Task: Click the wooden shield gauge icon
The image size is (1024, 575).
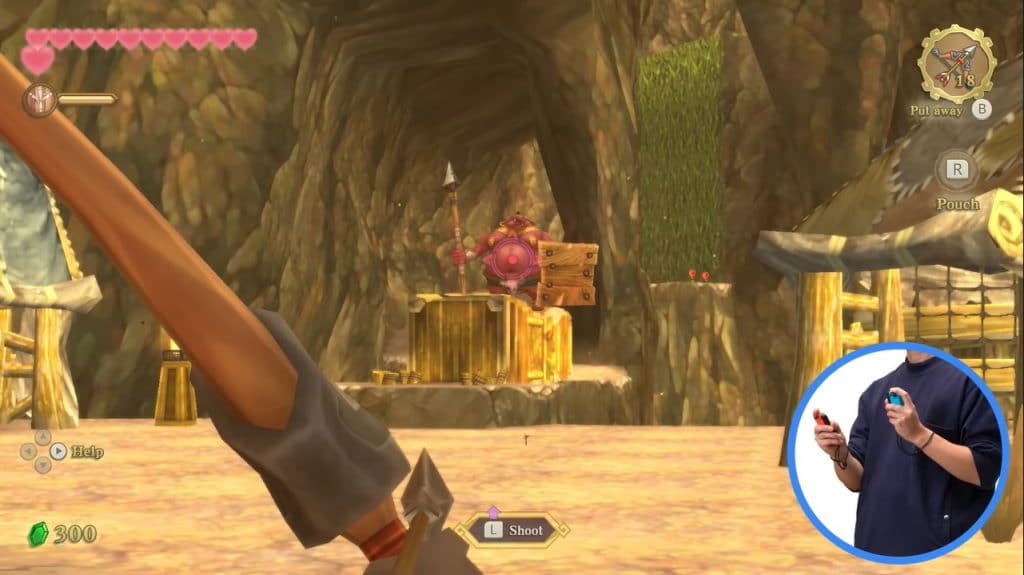Action: [x=39, y=99]
